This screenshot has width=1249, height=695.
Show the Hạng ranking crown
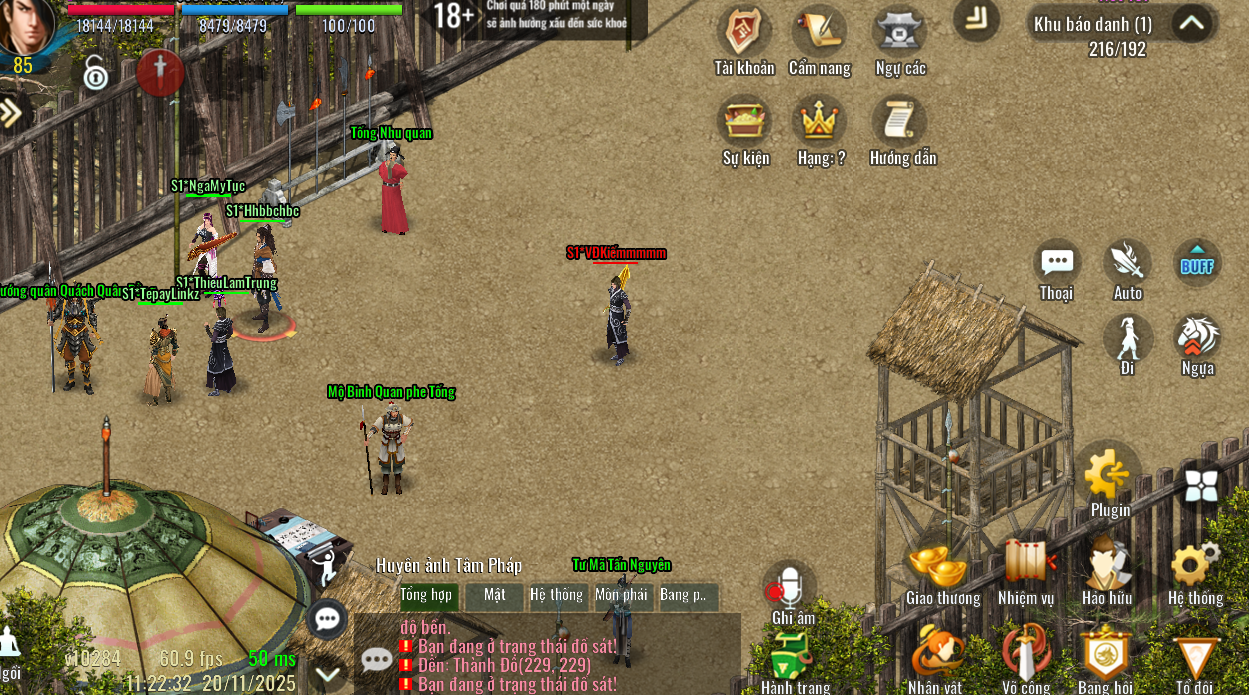(820, 122)
